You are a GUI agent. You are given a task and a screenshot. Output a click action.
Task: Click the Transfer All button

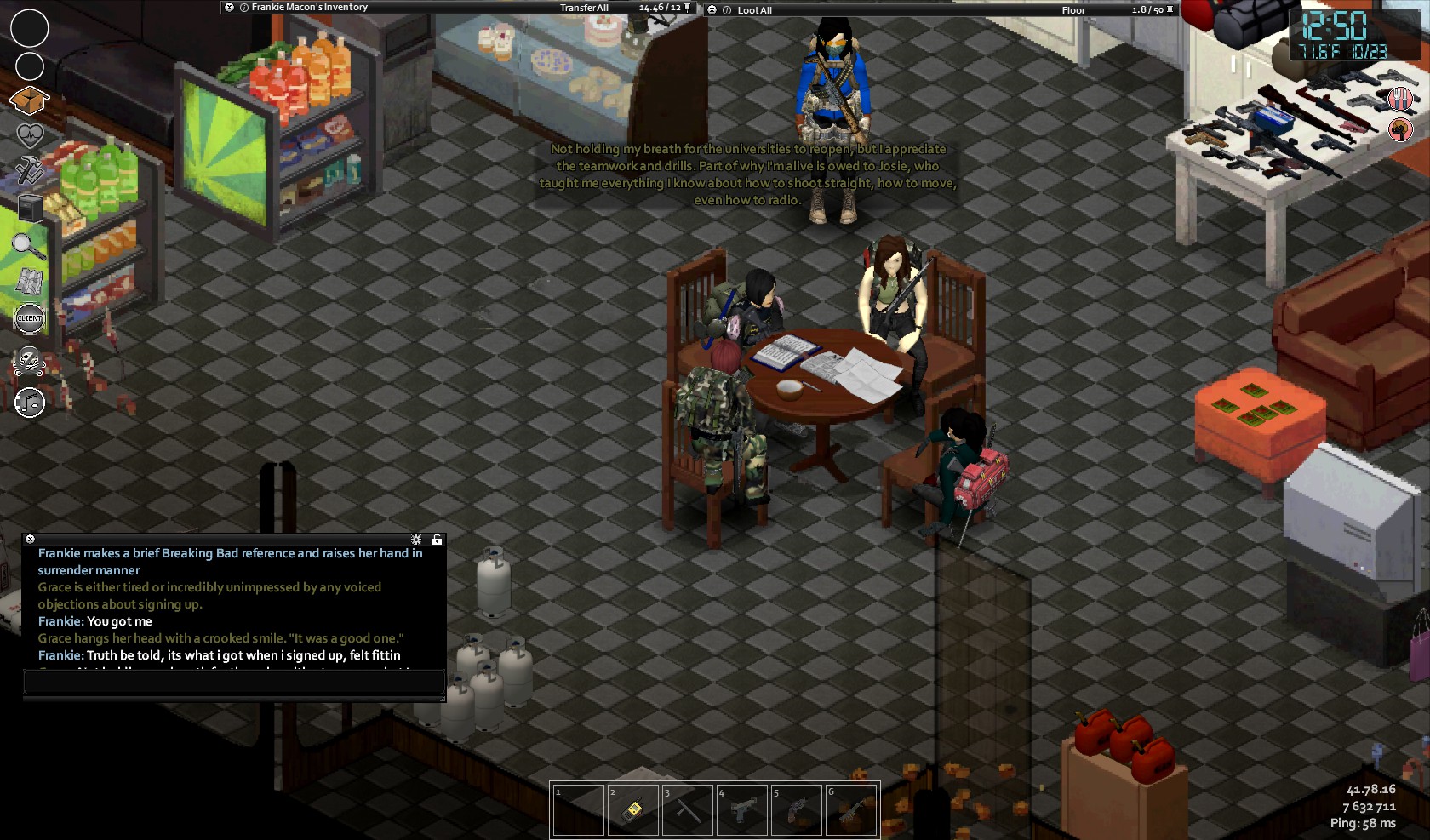(x=584, y=8)
